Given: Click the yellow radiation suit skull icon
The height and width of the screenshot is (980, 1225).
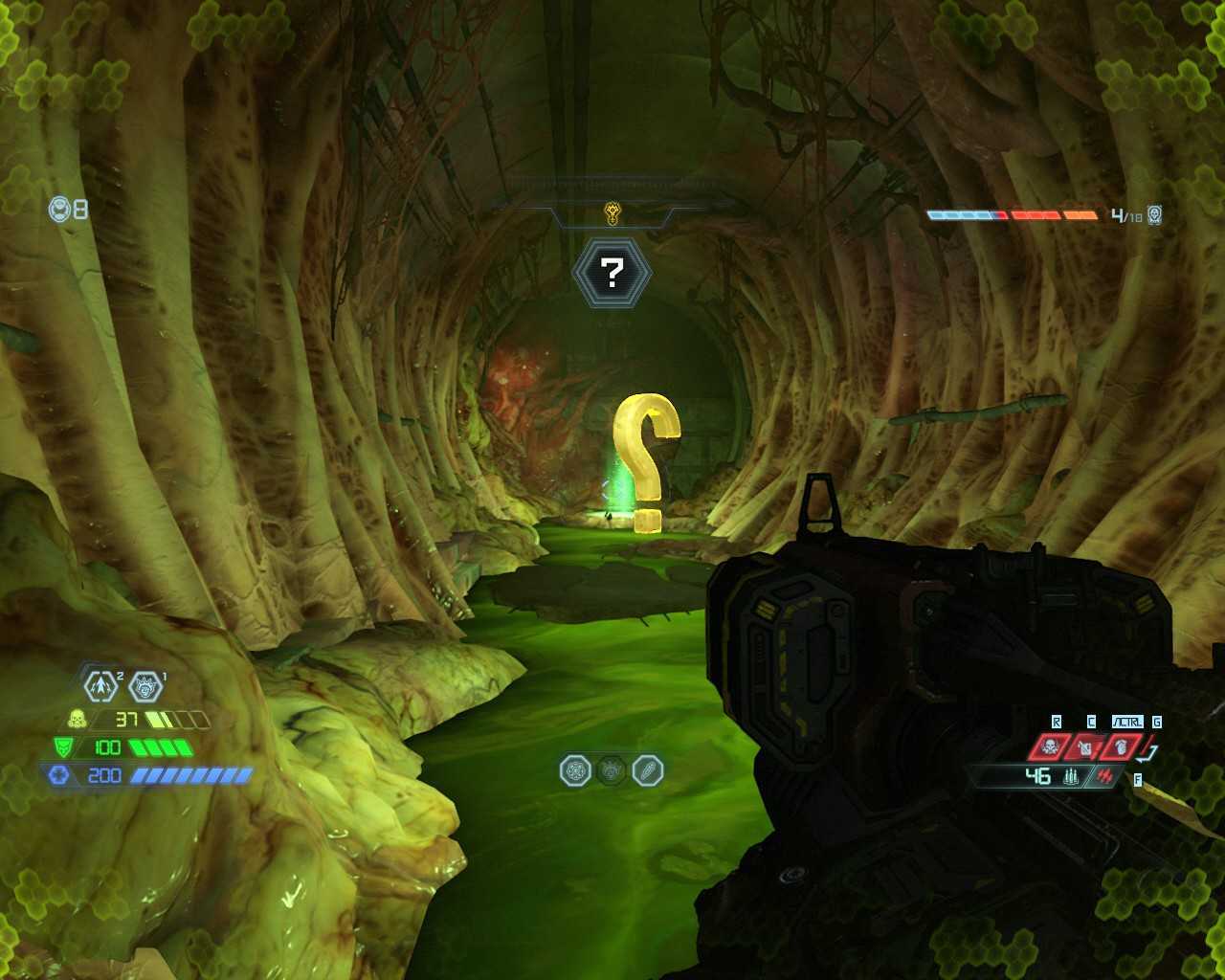Looking at the screenshot, I should 78,719.
